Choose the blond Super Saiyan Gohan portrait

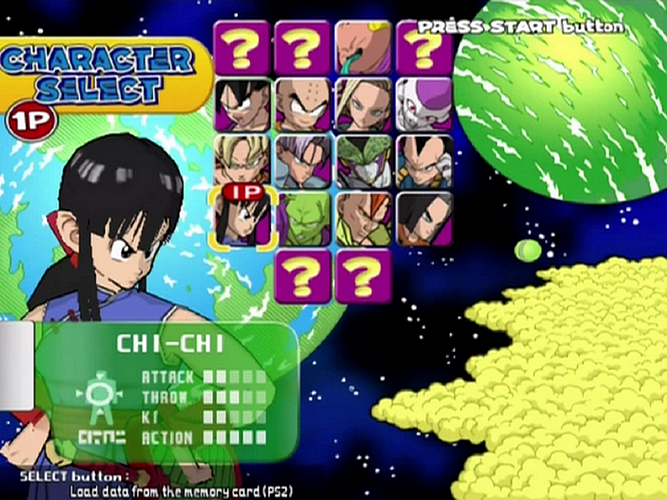point(242,161)
